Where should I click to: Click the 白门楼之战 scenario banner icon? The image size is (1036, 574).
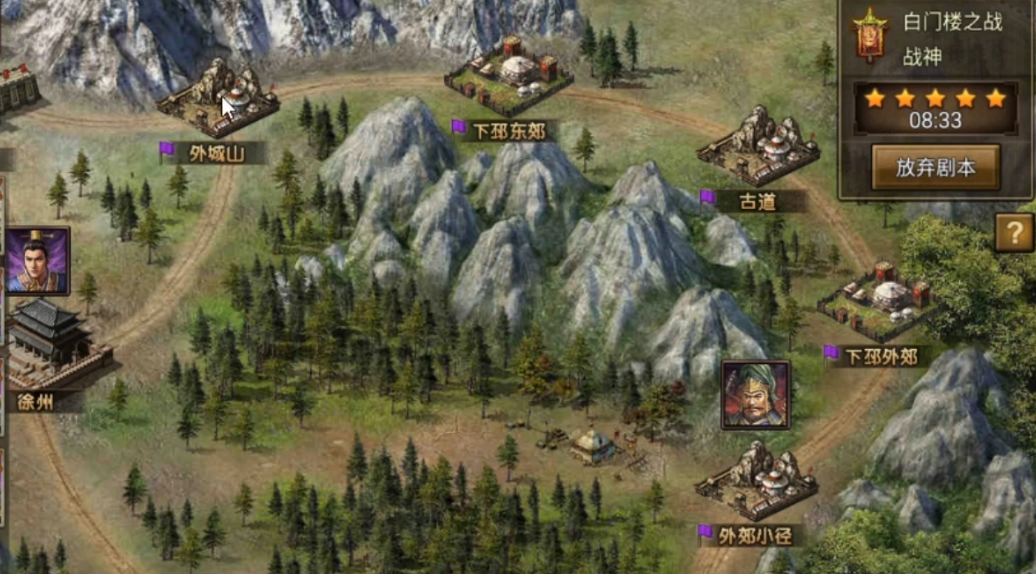pyautogui.click(x=870, y=37)
